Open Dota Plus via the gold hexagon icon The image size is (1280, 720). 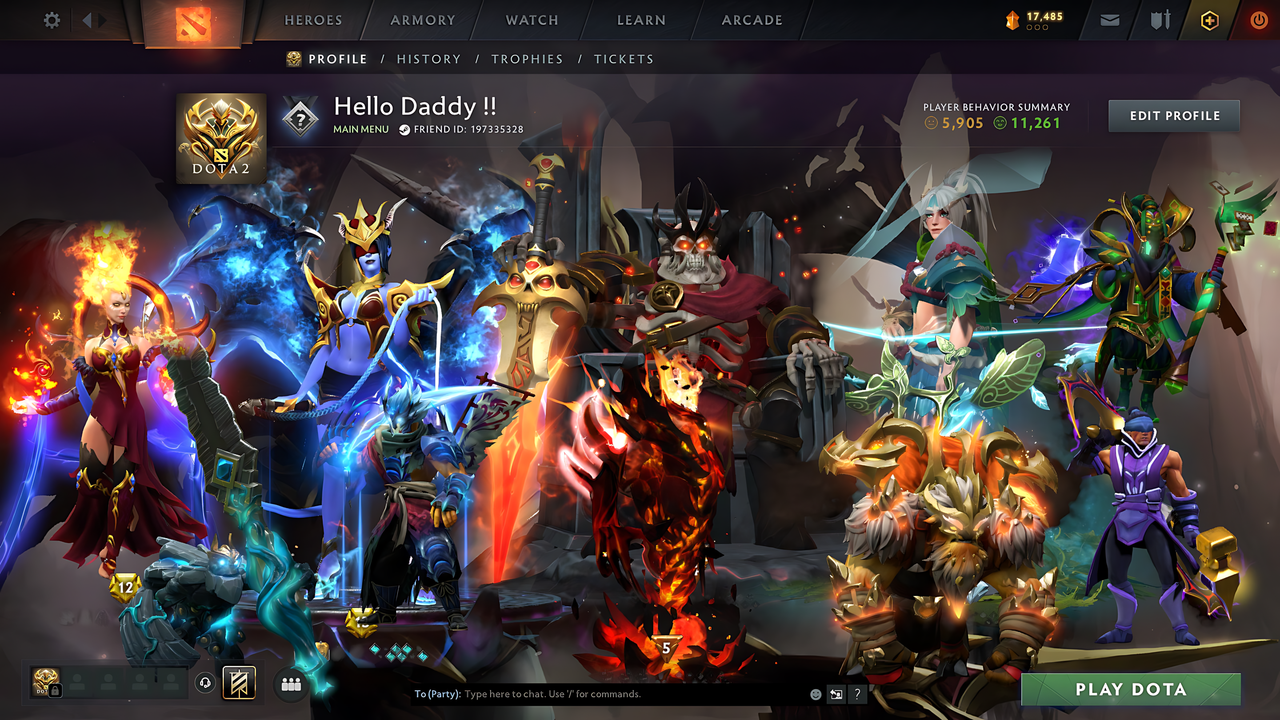(1210, 19)
